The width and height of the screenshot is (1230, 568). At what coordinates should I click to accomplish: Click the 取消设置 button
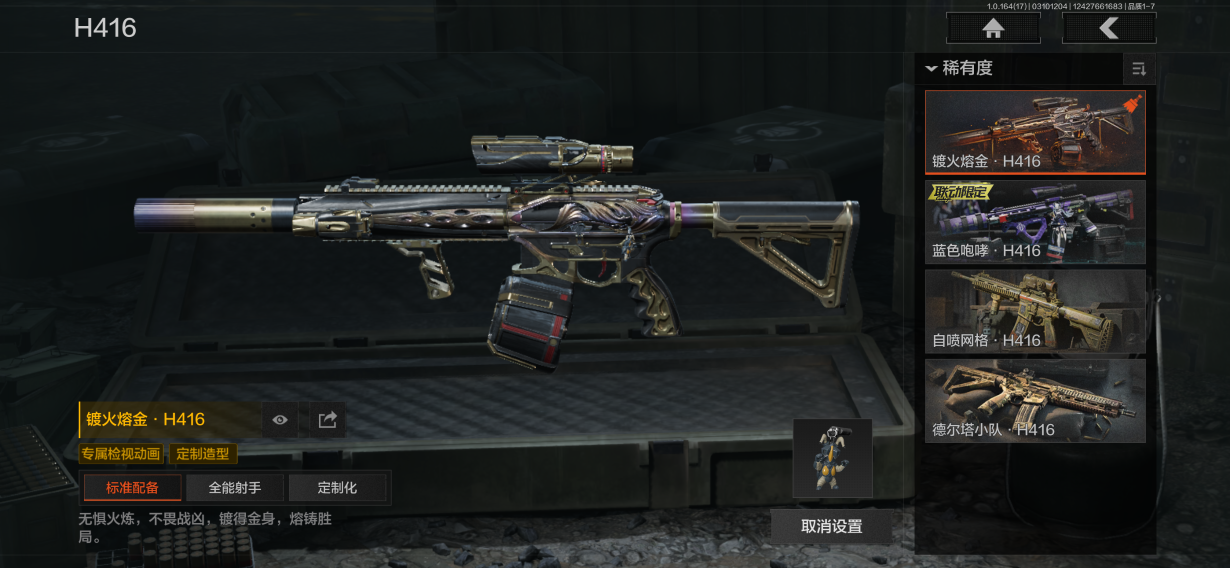831,526
